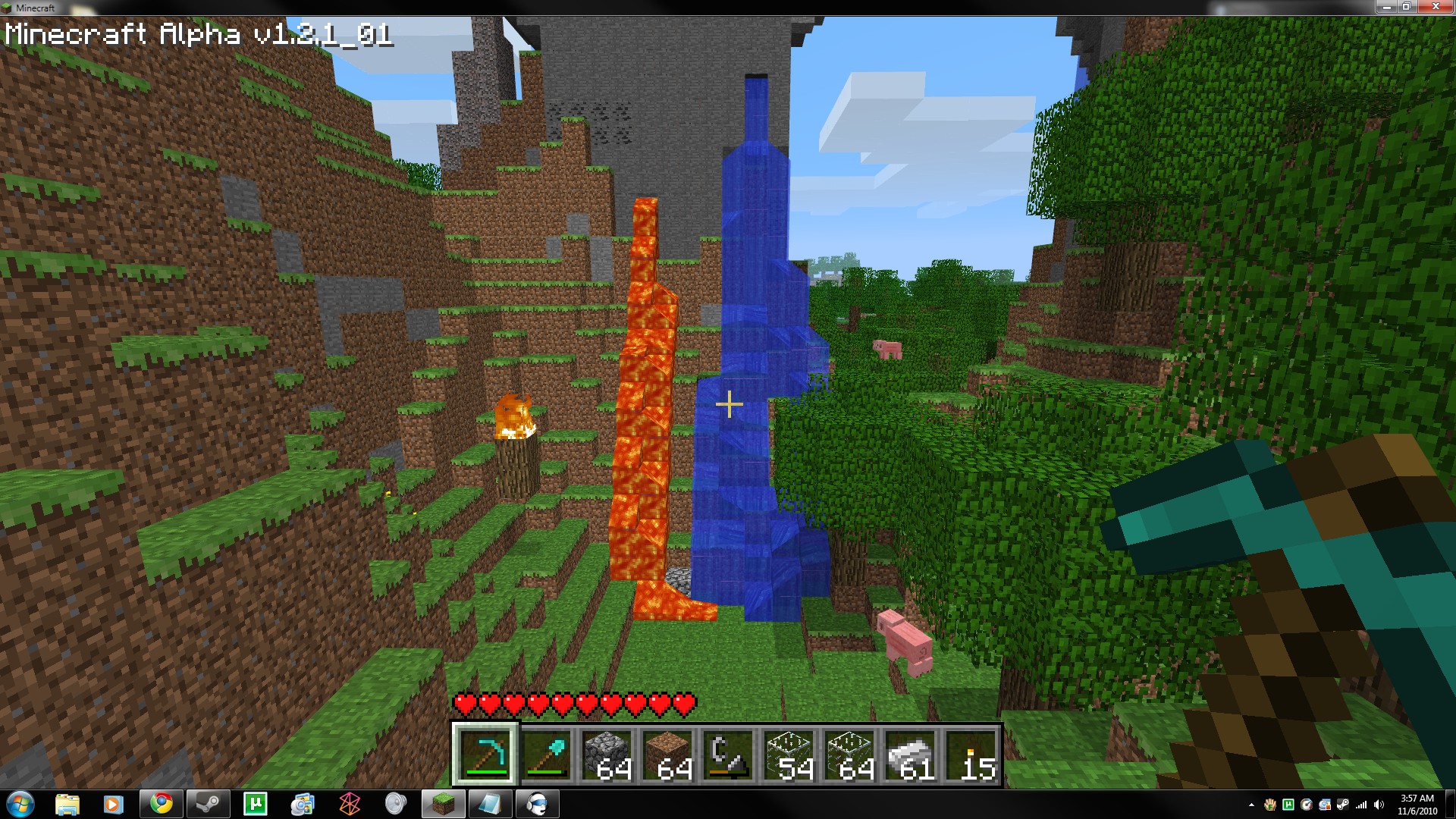Choose the cobblestone stack of 64
Image resolution: width=1456 pixels, height=819 pixels.
coord(607,754)
